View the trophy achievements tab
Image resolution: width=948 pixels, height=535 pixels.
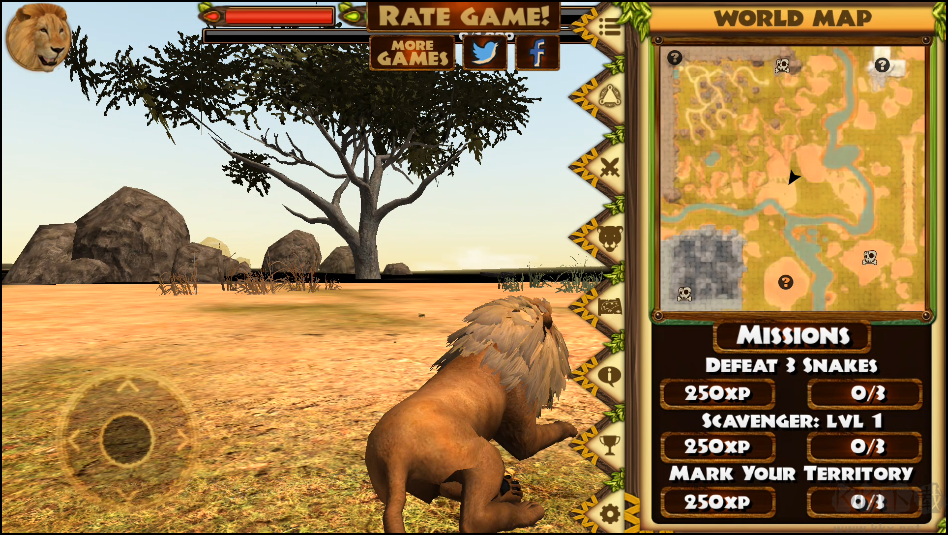click(609, 445)
